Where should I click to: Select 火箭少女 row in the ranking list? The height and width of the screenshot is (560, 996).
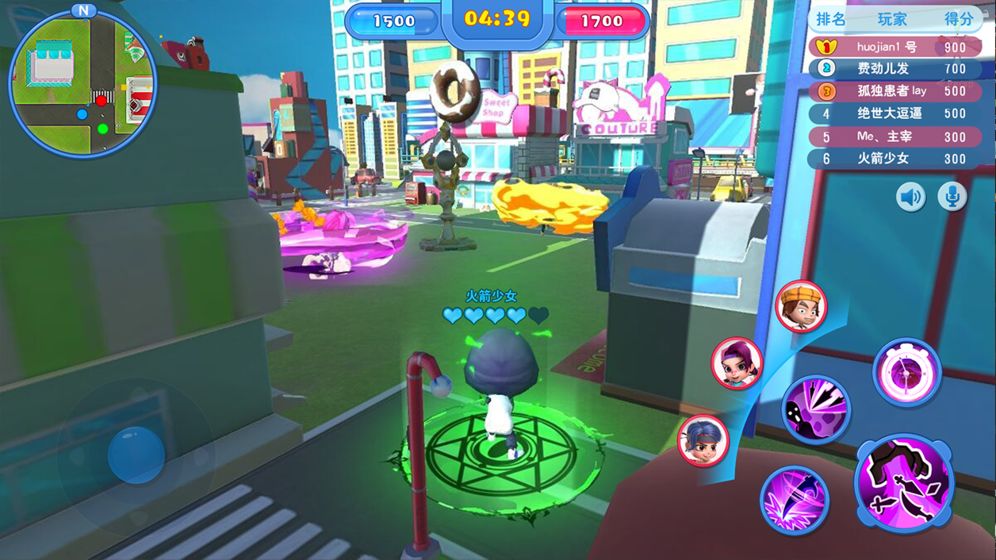click(893, 158)
